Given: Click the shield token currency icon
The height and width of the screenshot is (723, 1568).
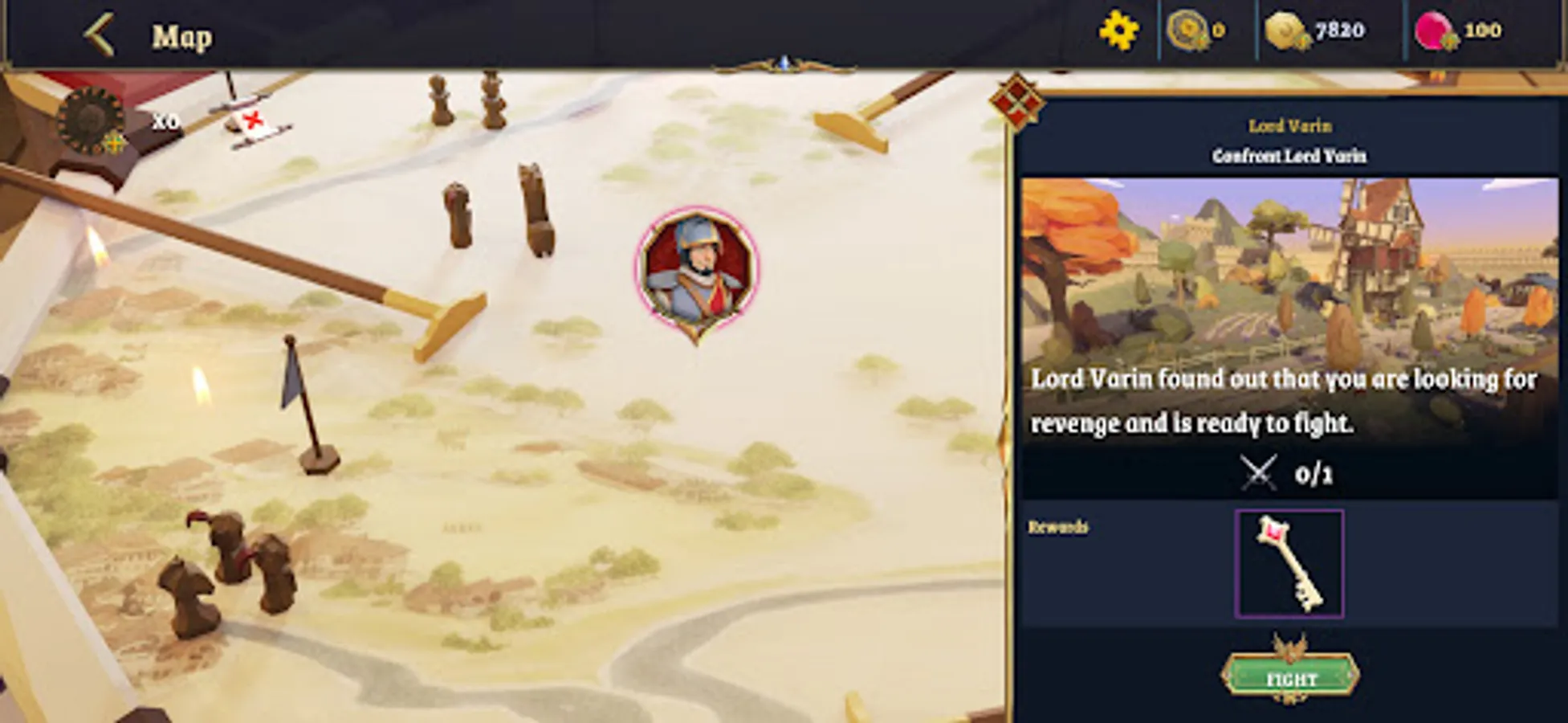Looking at the screenshot, I should click(x=1187, y=28).
